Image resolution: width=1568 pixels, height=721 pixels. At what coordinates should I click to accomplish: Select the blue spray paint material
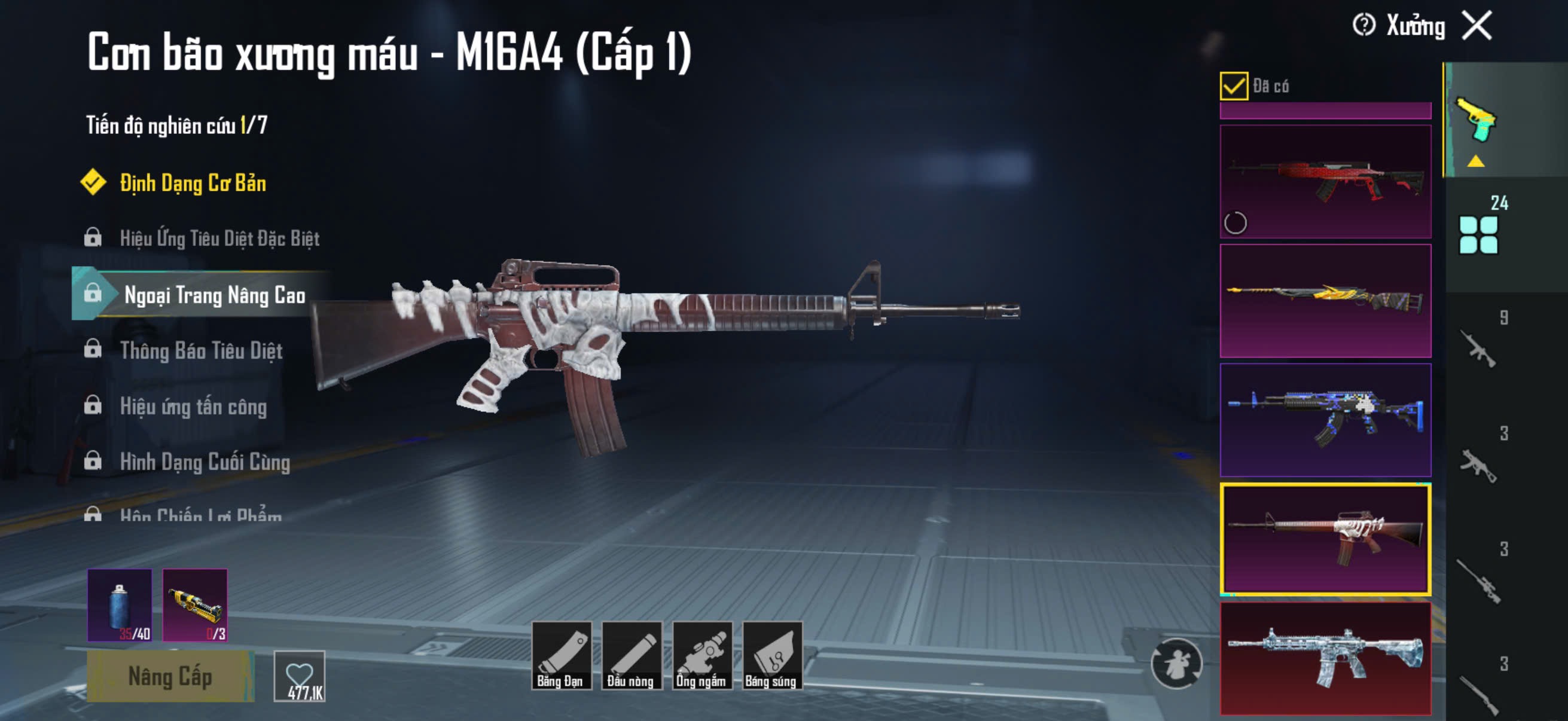(120, 605)
